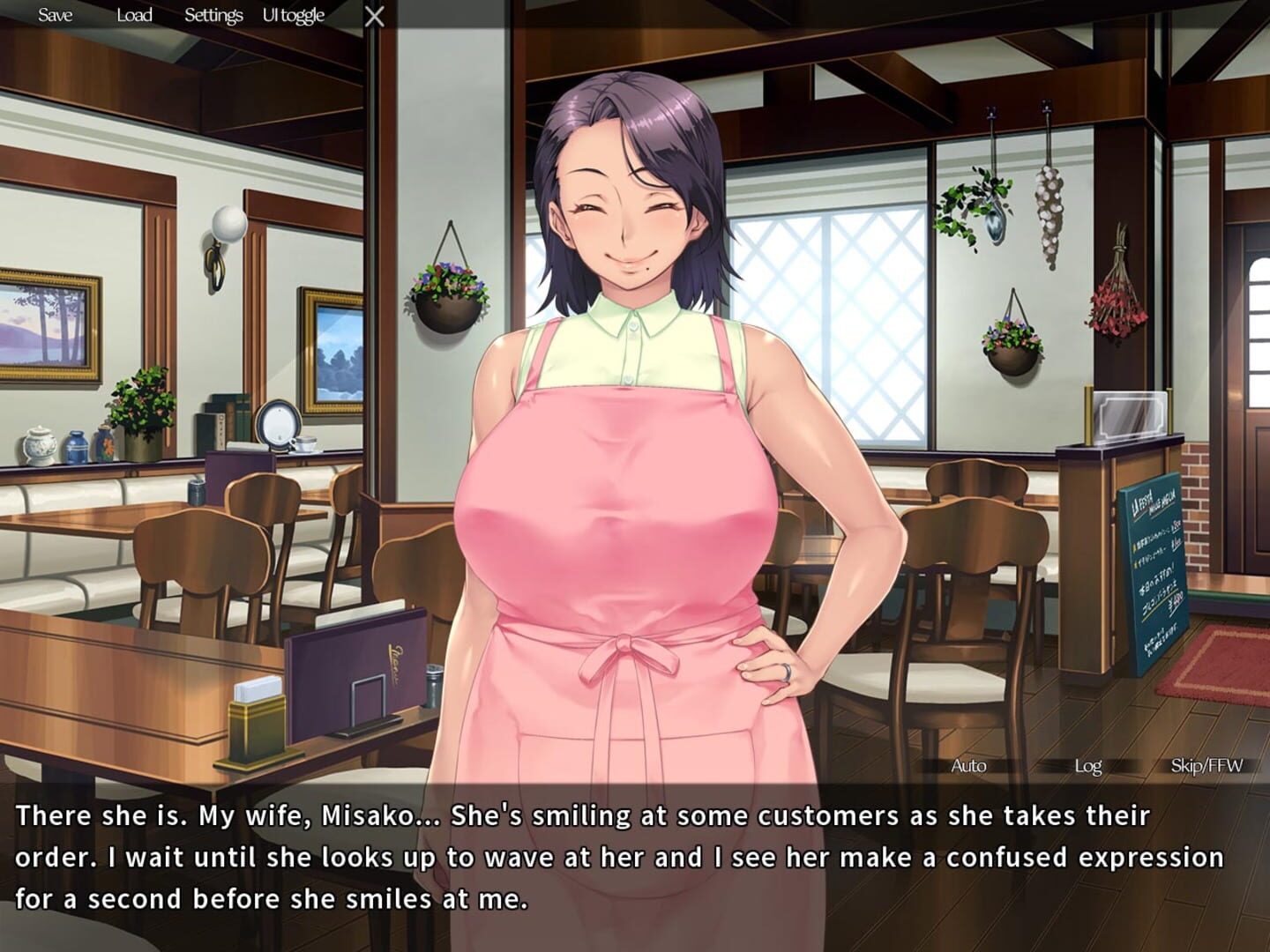Open the Settings menu

[x=213, y=15]
